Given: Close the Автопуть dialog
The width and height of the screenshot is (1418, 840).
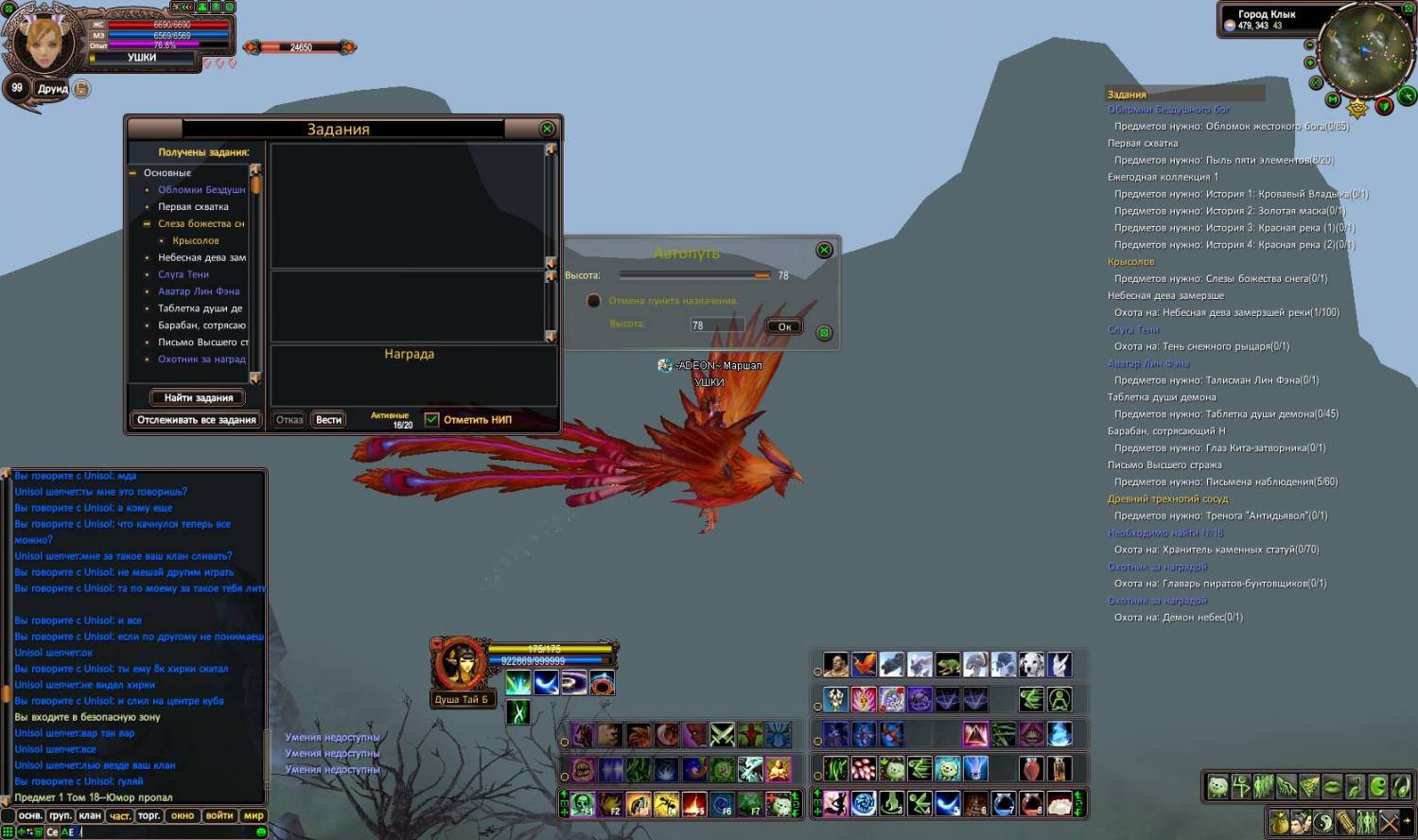Looking at the screenshot, I should coord(824,250).
